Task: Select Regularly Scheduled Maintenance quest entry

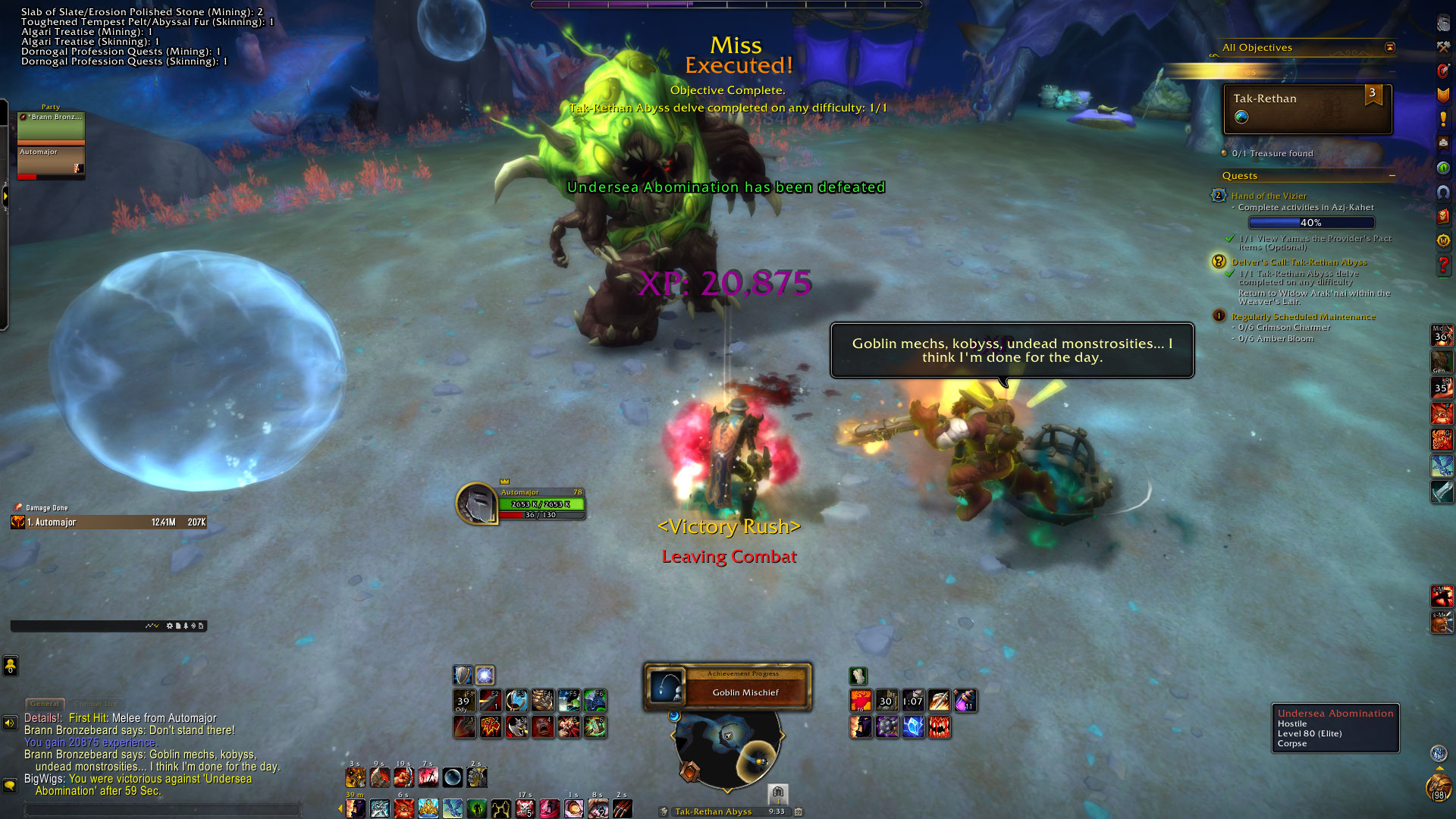Action: coord(1303,316)
